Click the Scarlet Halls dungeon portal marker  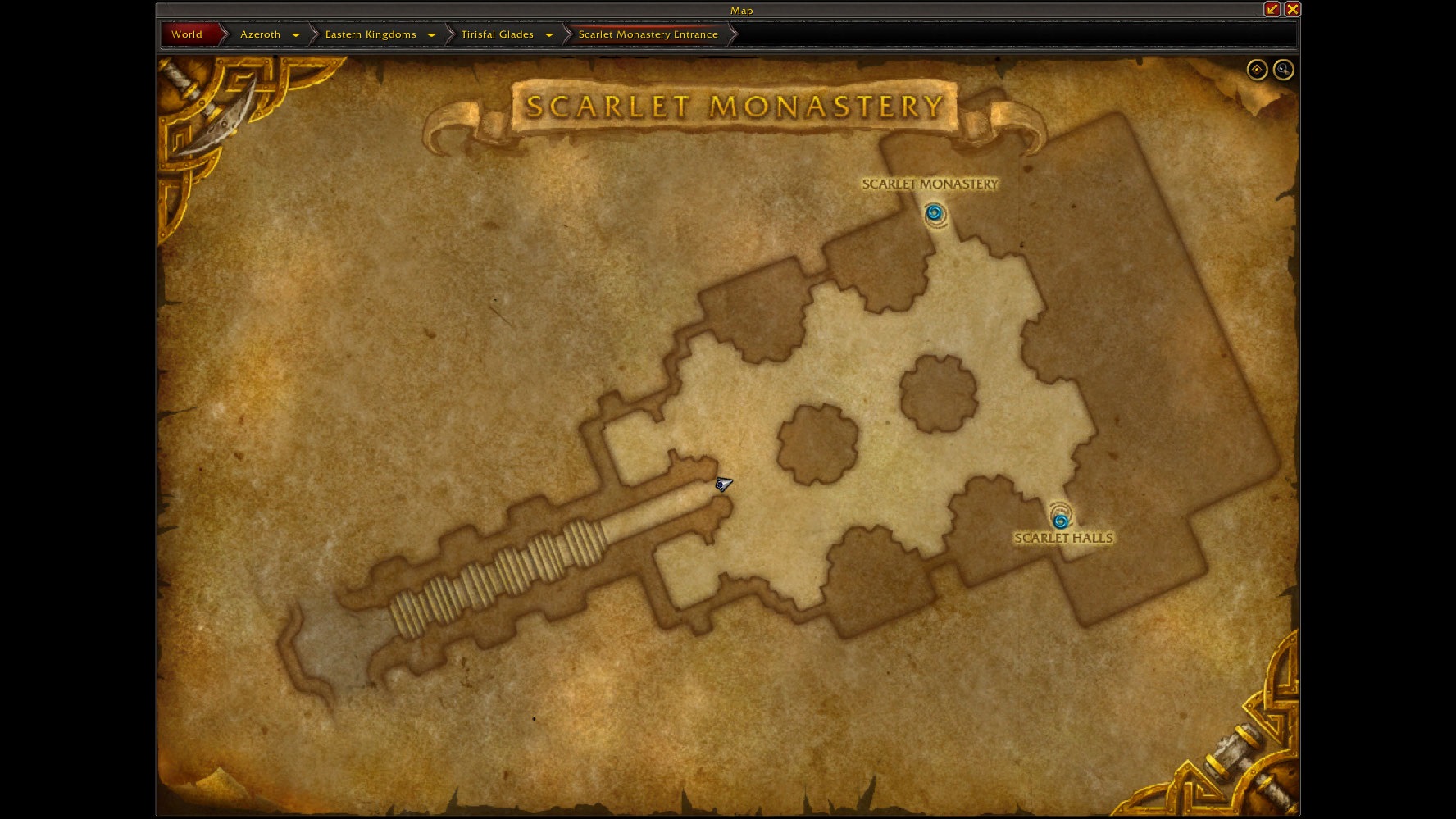tap(1060, 520)
